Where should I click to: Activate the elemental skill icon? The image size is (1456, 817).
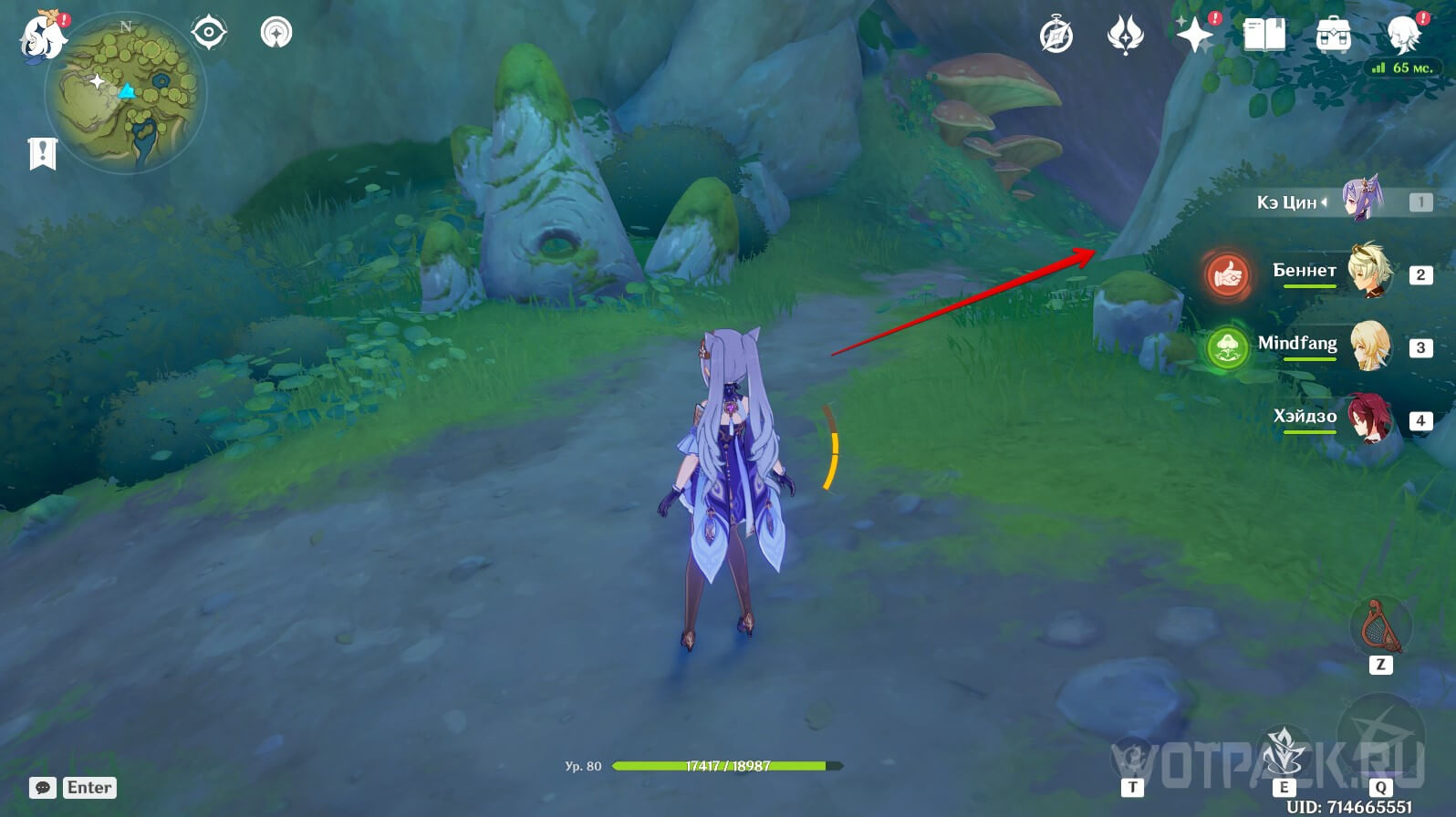[1284, 752]
